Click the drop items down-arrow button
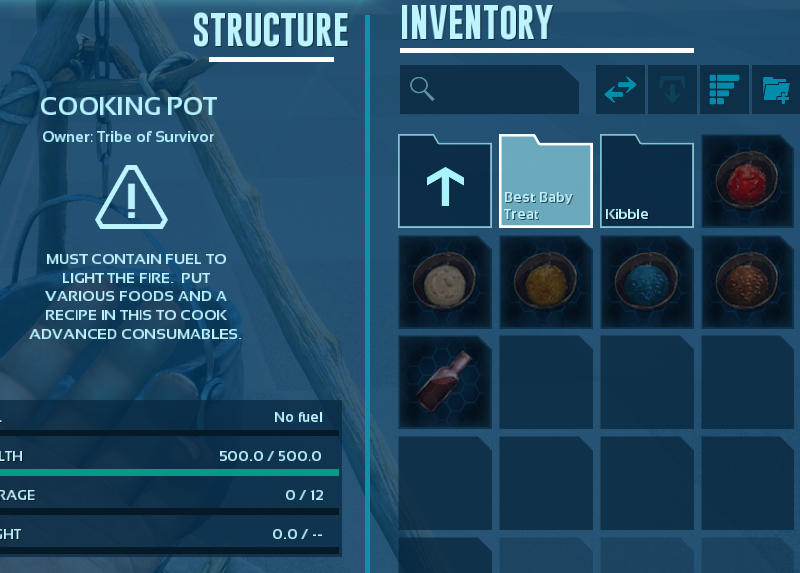Image resolution: width=800 pixels, height=573 pixels. click(672, 90)
